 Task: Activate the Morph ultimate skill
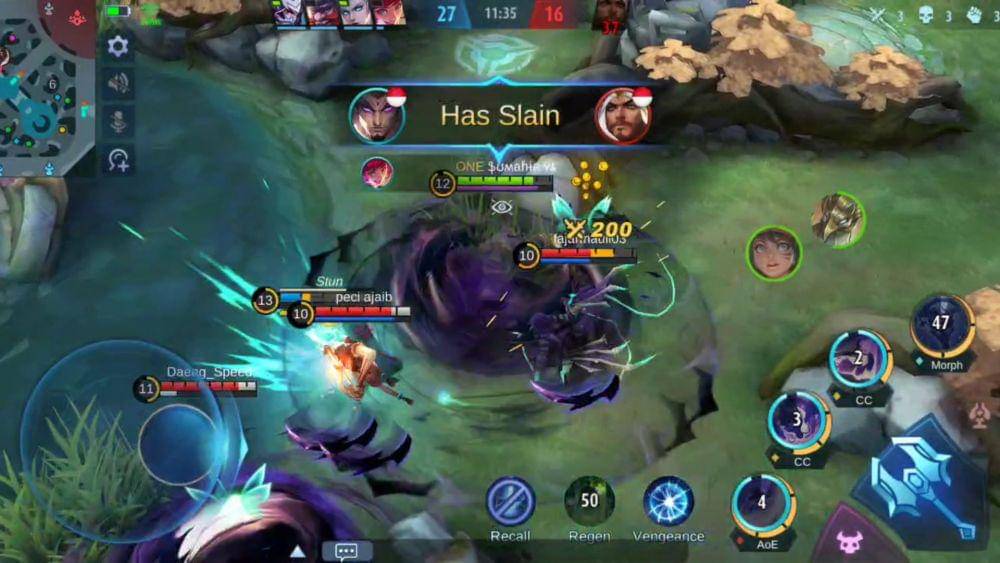942,326
